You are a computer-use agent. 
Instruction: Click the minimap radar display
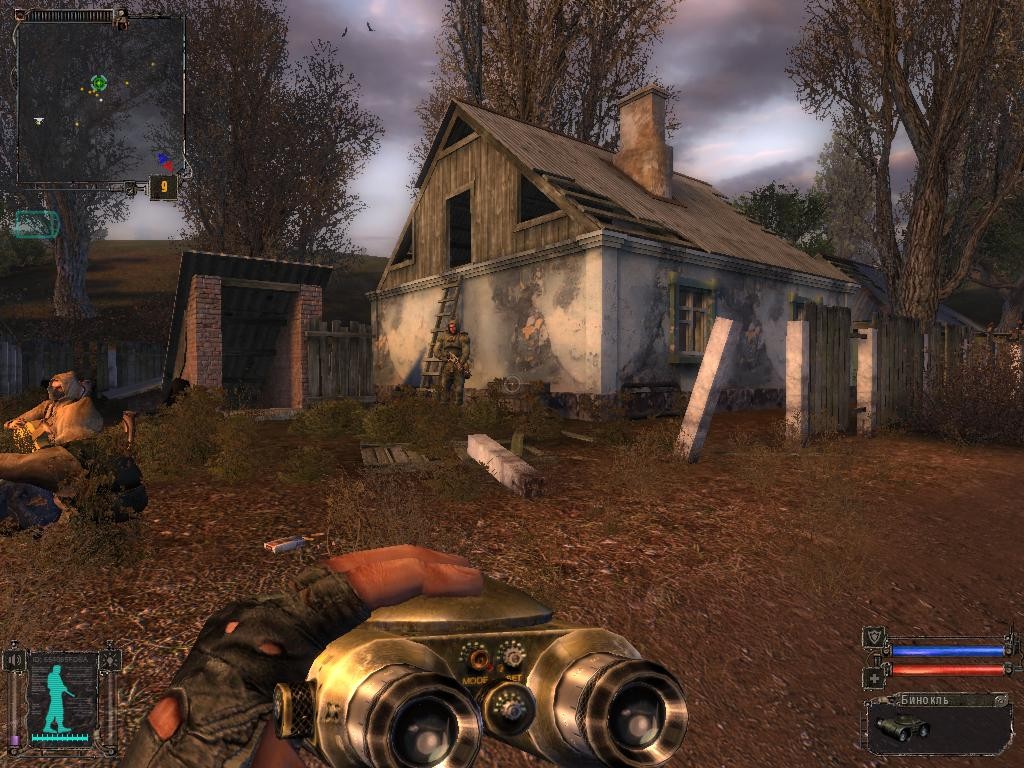tap(100, 98)
